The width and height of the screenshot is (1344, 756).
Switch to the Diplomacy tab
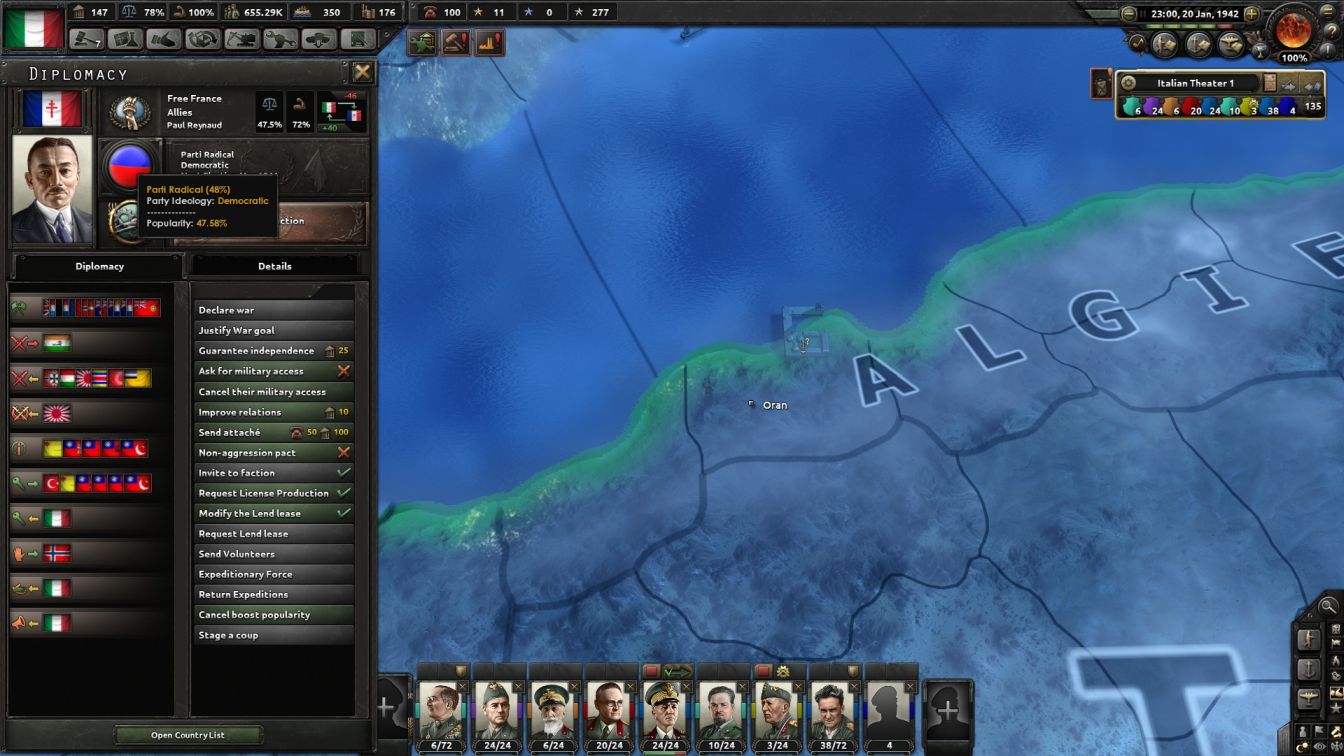pyautogui.click(x=99, y=266)
